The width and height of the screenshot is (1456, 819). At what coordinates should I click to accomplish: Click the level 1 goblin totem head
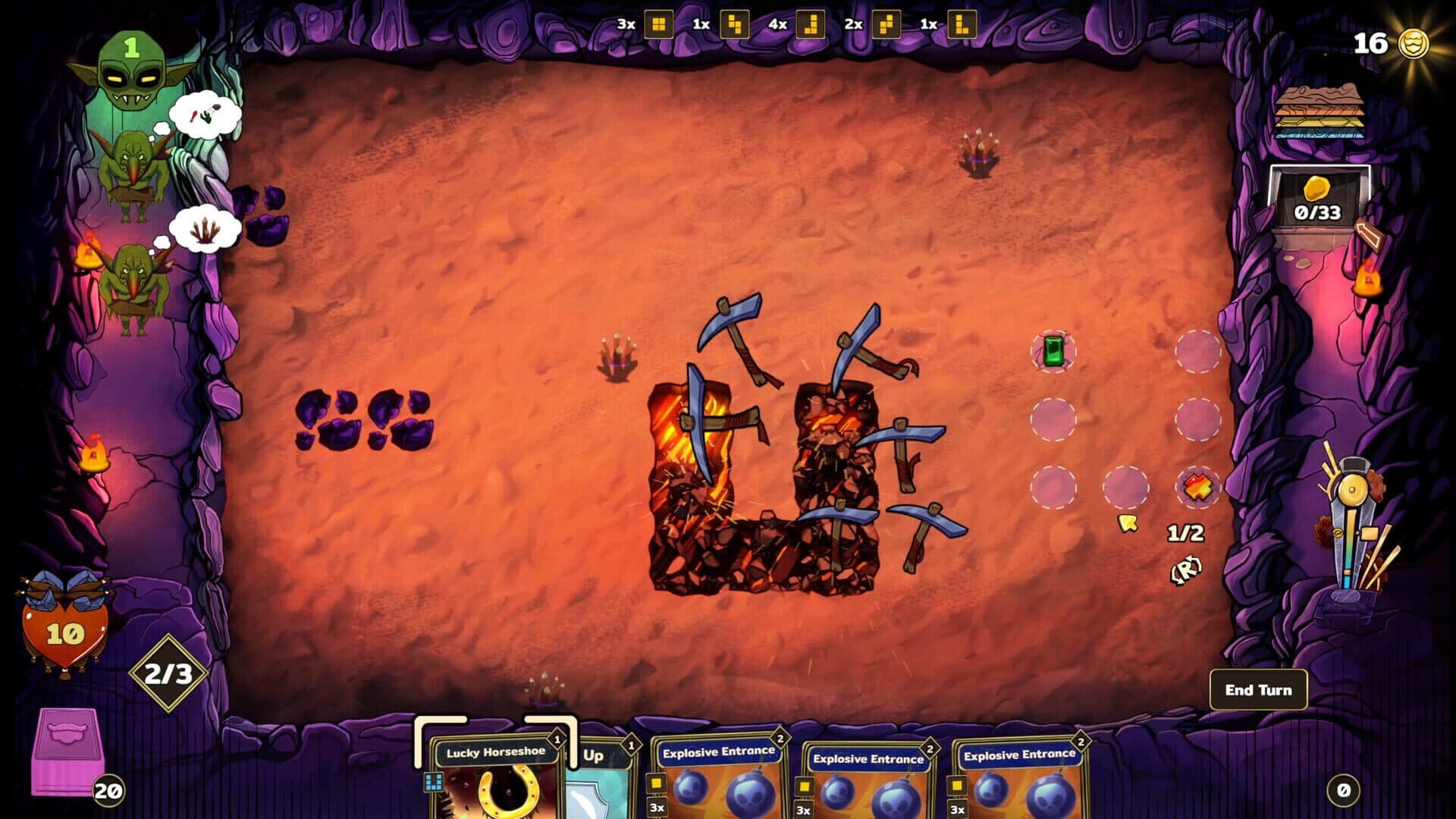point(133,72)
